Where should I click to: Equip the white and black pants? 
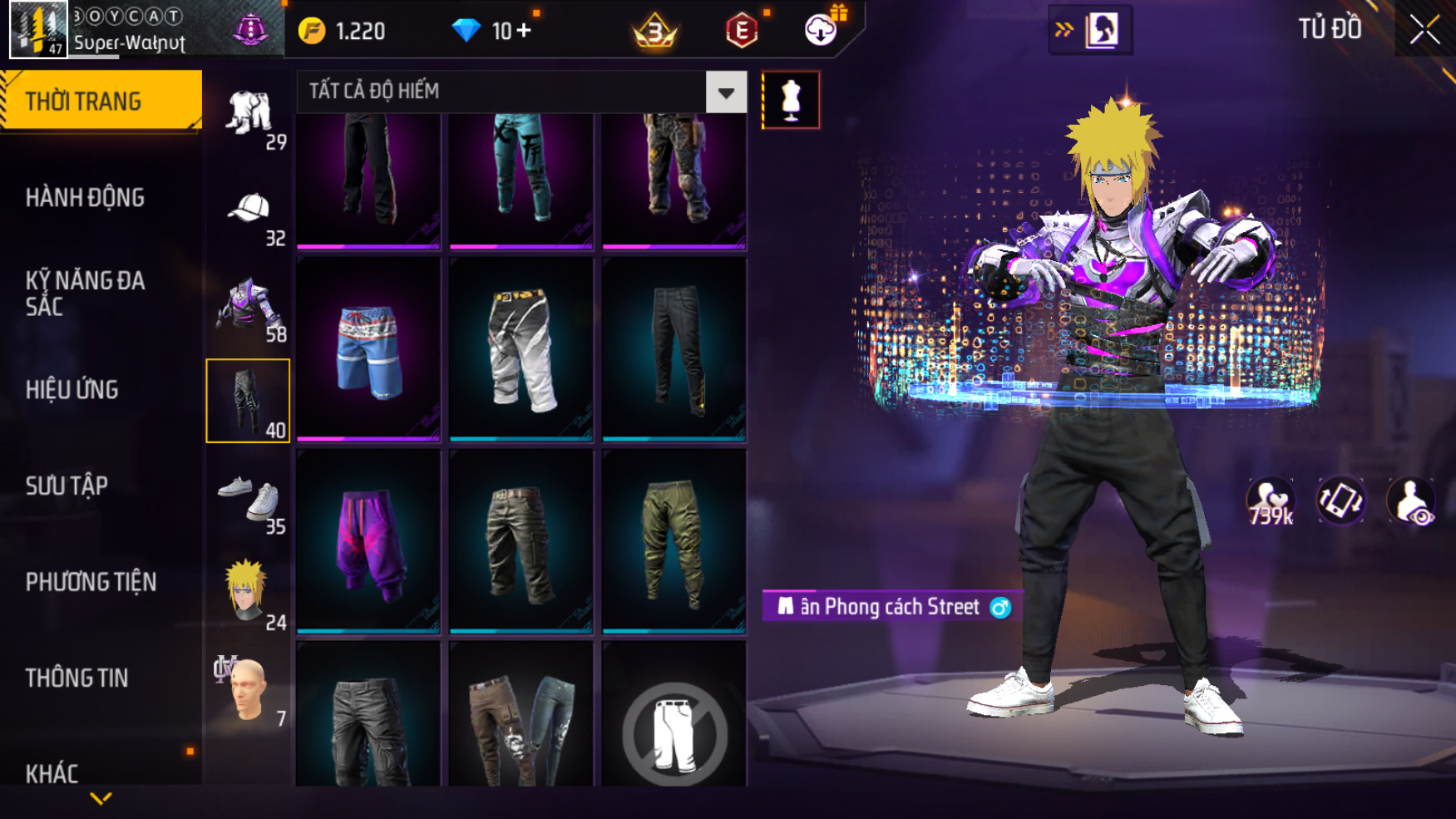pos(521,349)
